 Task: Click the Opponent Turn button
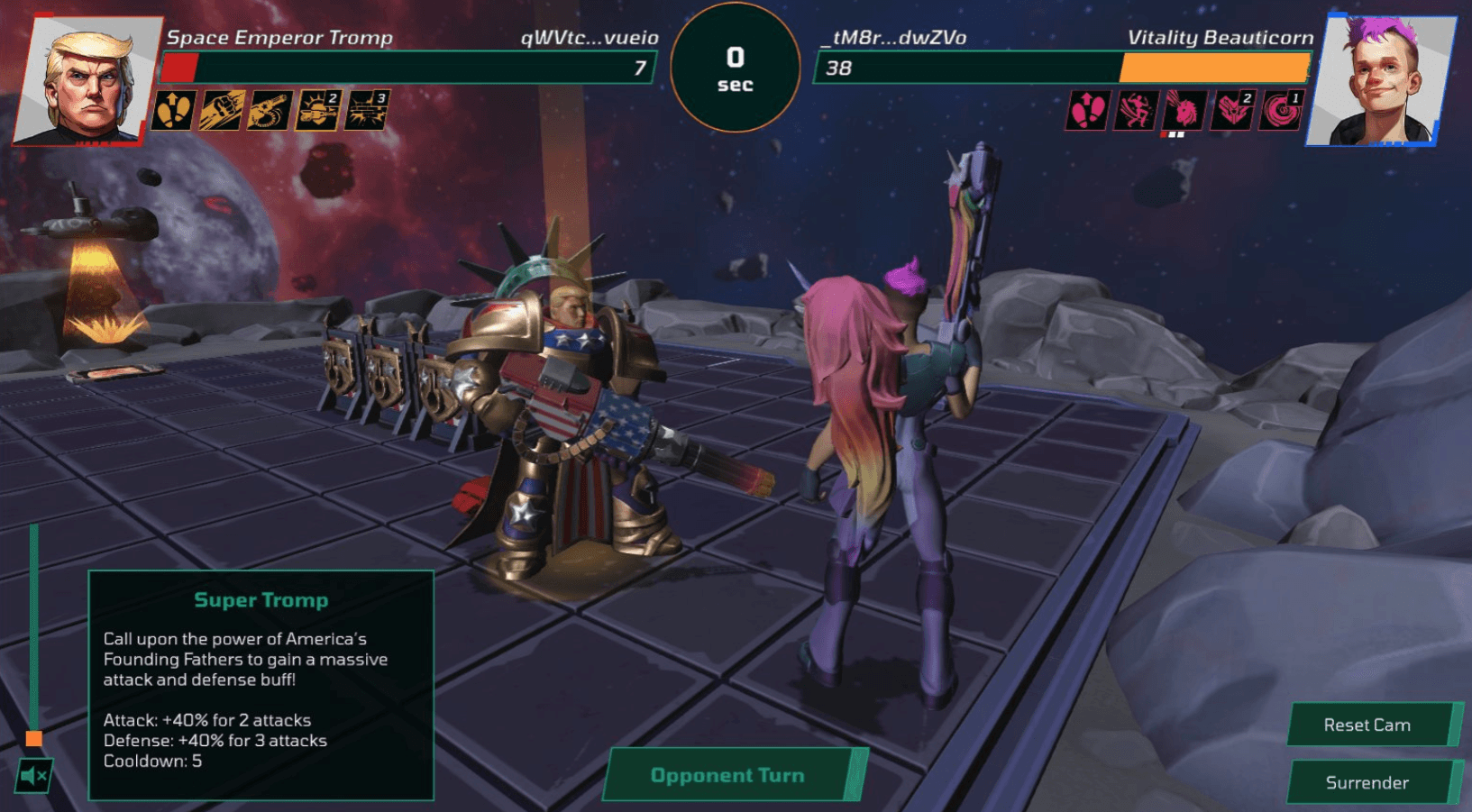pyautogui.click(x=727, y=775)
